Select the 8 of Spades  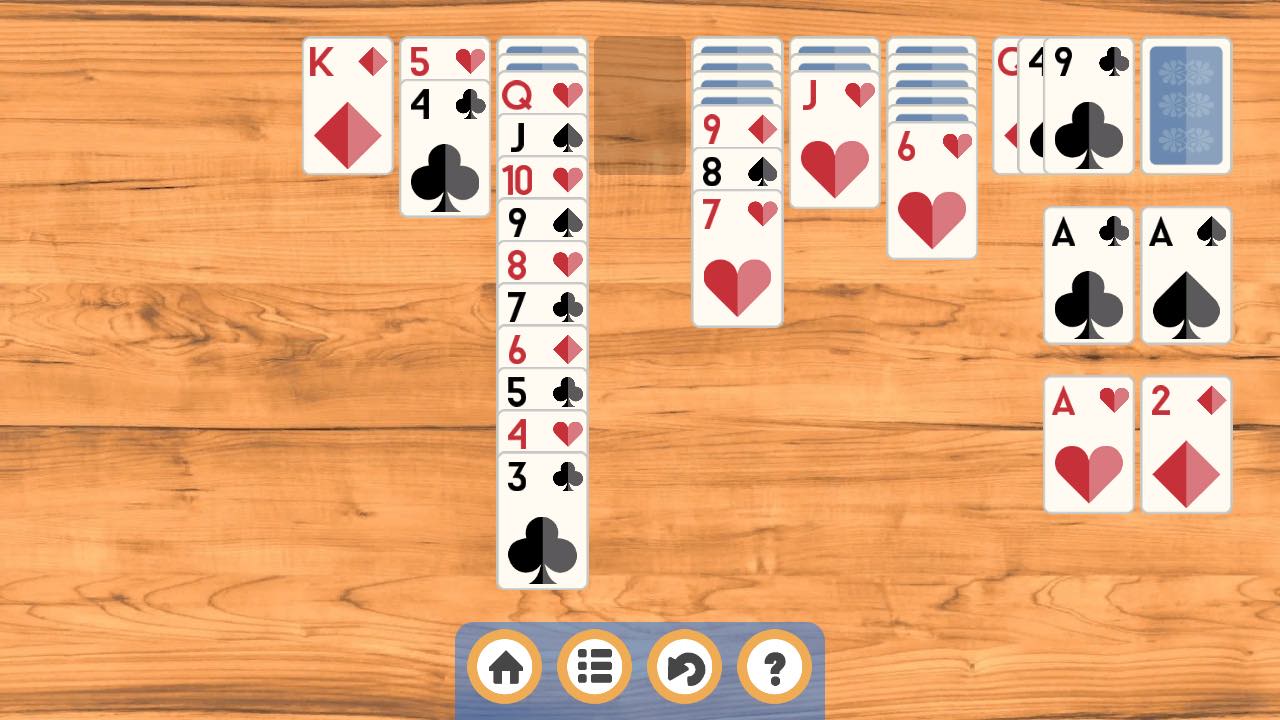737,172
